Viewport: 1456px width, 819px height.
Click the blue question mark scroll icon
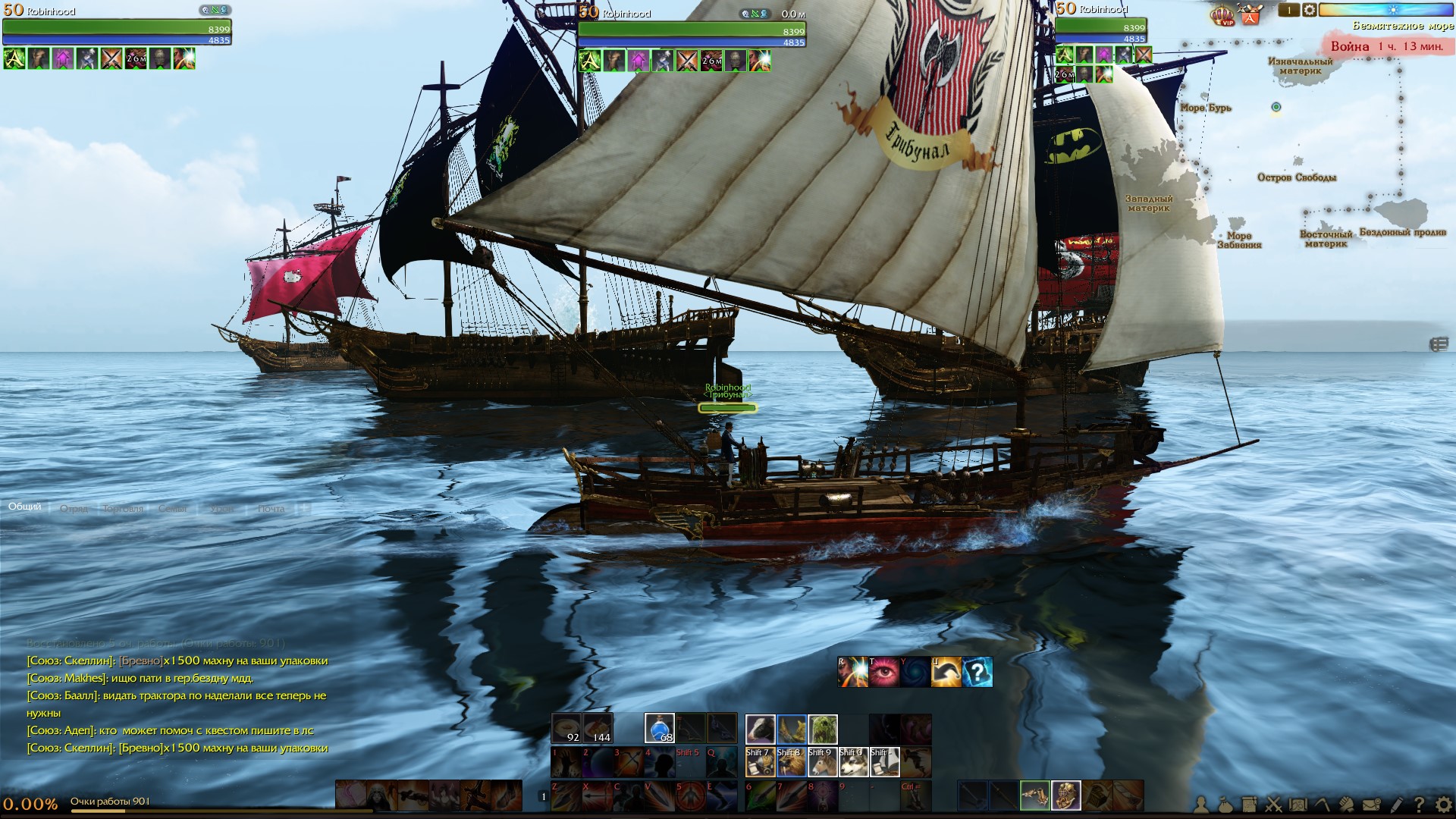click(x=977, y=673)
